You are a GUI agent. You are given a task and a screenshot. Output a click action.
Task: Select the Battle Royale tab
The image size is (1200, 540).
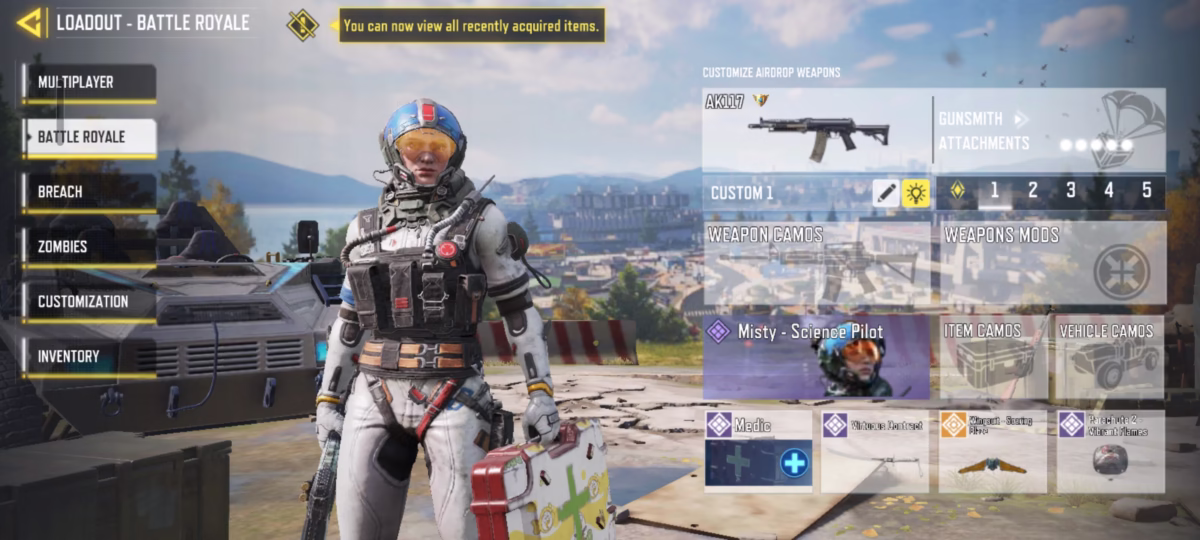point(89,137)
